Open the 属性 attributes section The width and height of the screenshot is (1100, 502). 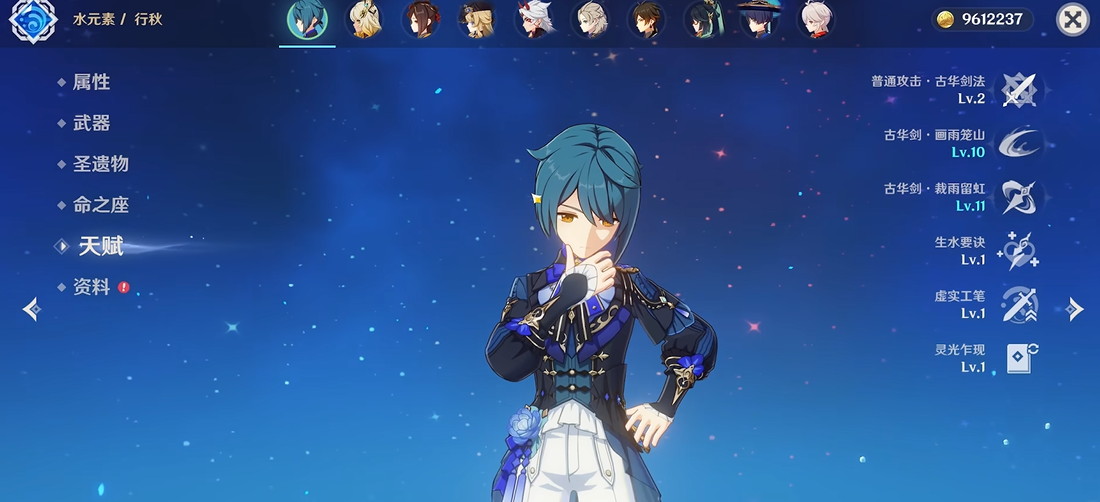click(x=91, y=83)
